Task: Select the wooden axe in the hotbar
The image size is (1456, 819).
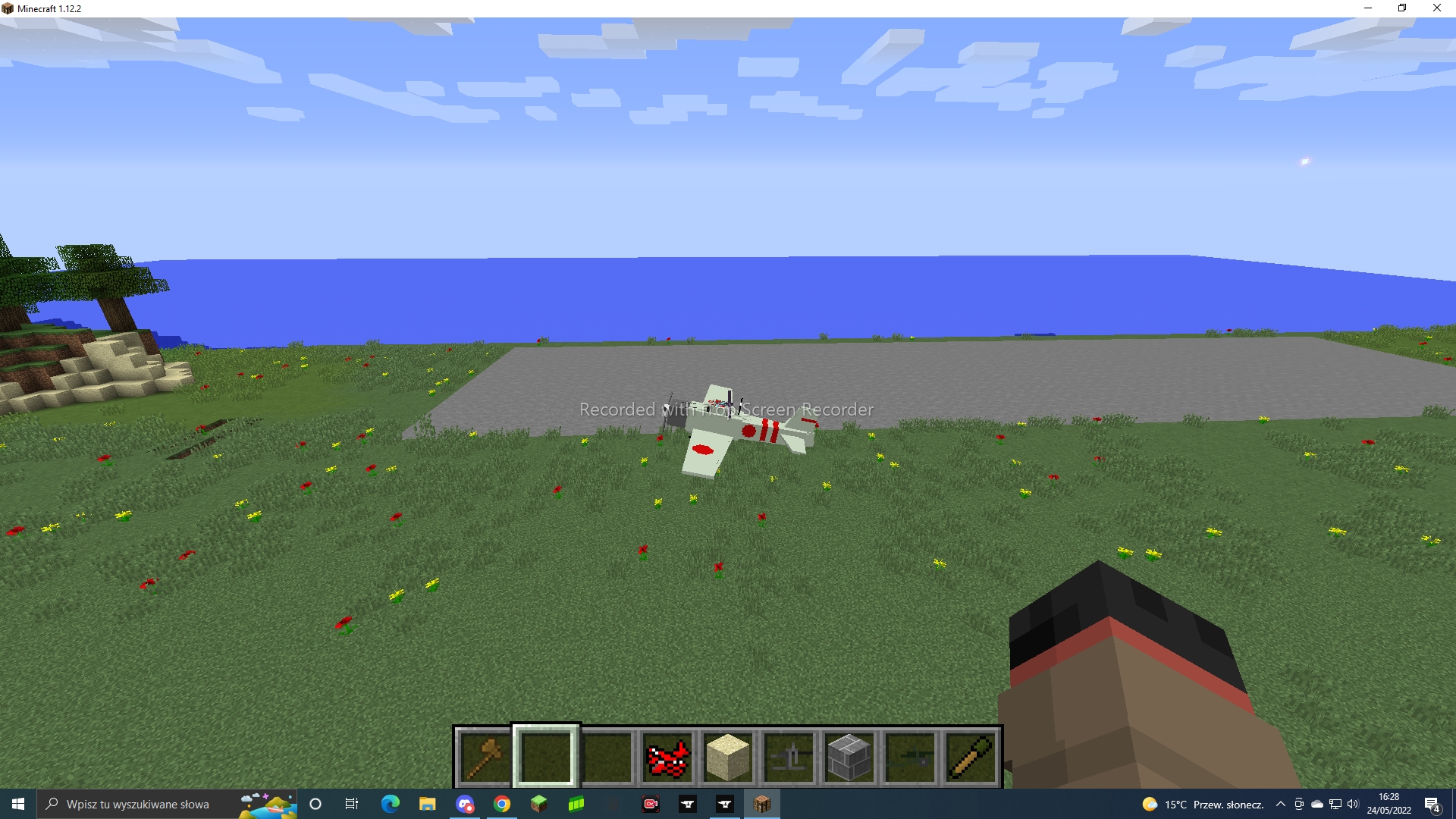Action: [x=485, y=756]
